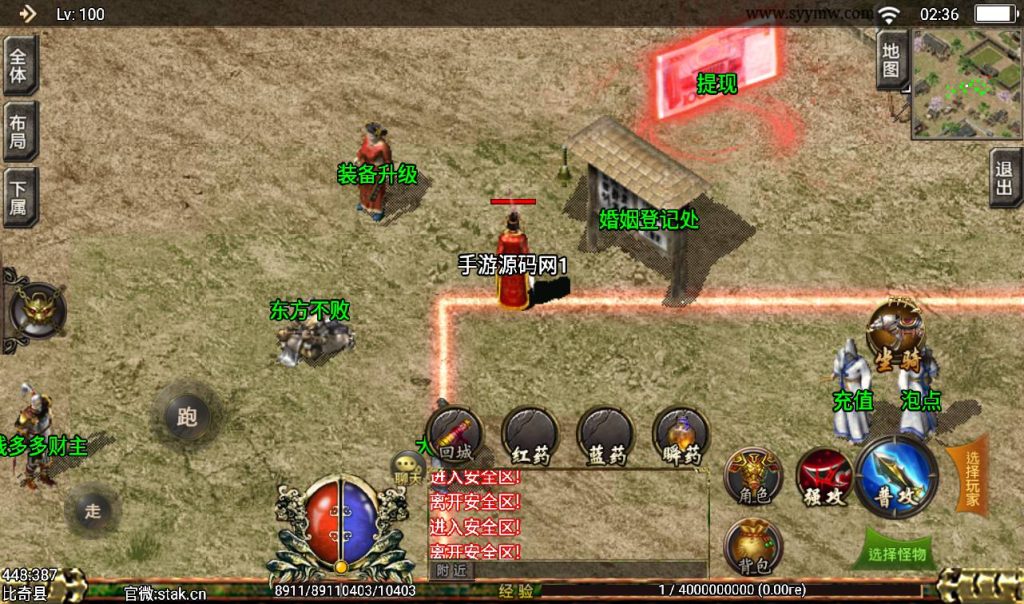Activate the 跑 run button
1024x604 pixels.
point(187,415)
